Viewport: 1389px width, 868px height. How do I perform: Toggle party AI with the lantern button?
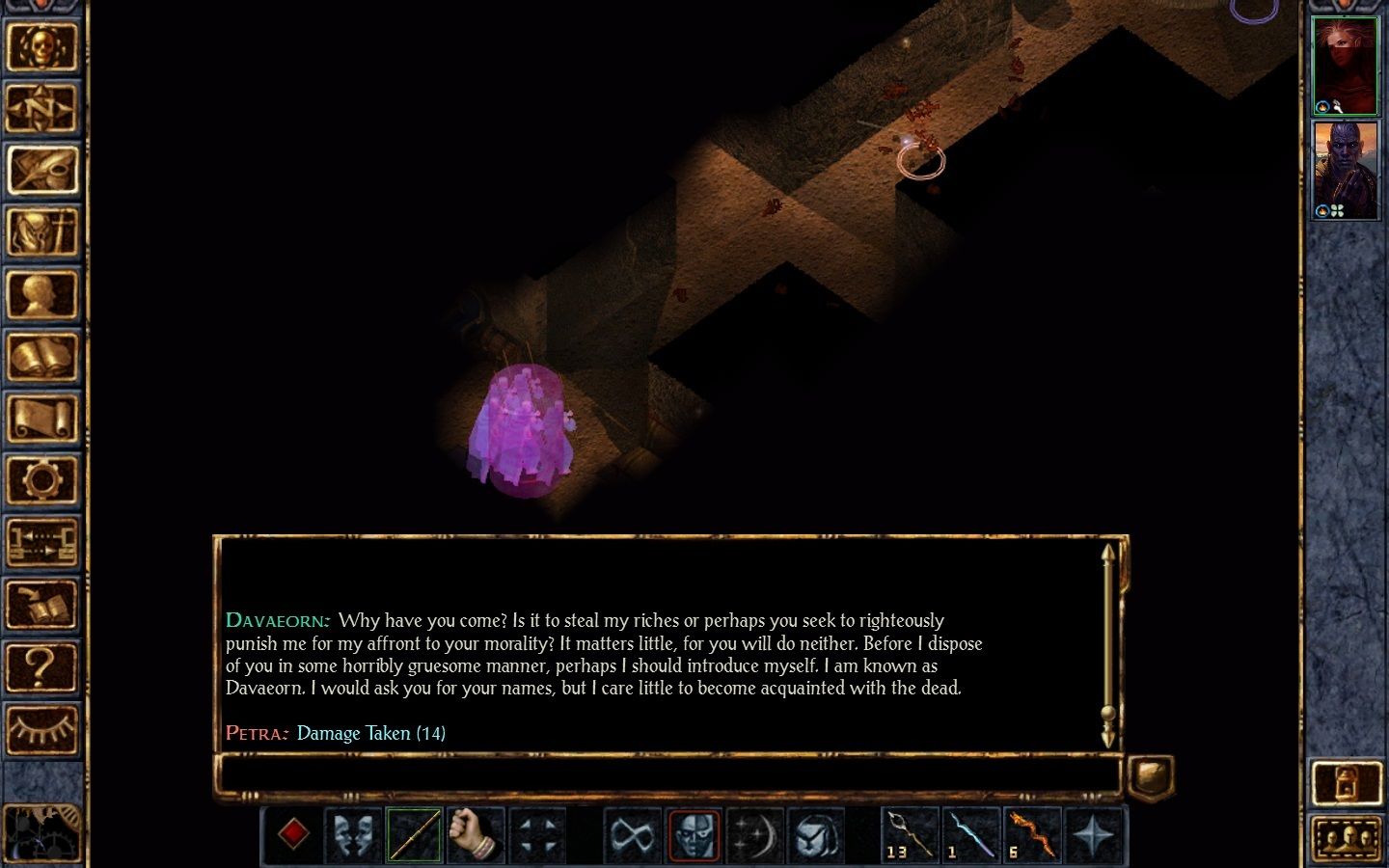click(x=1347, y=782)
